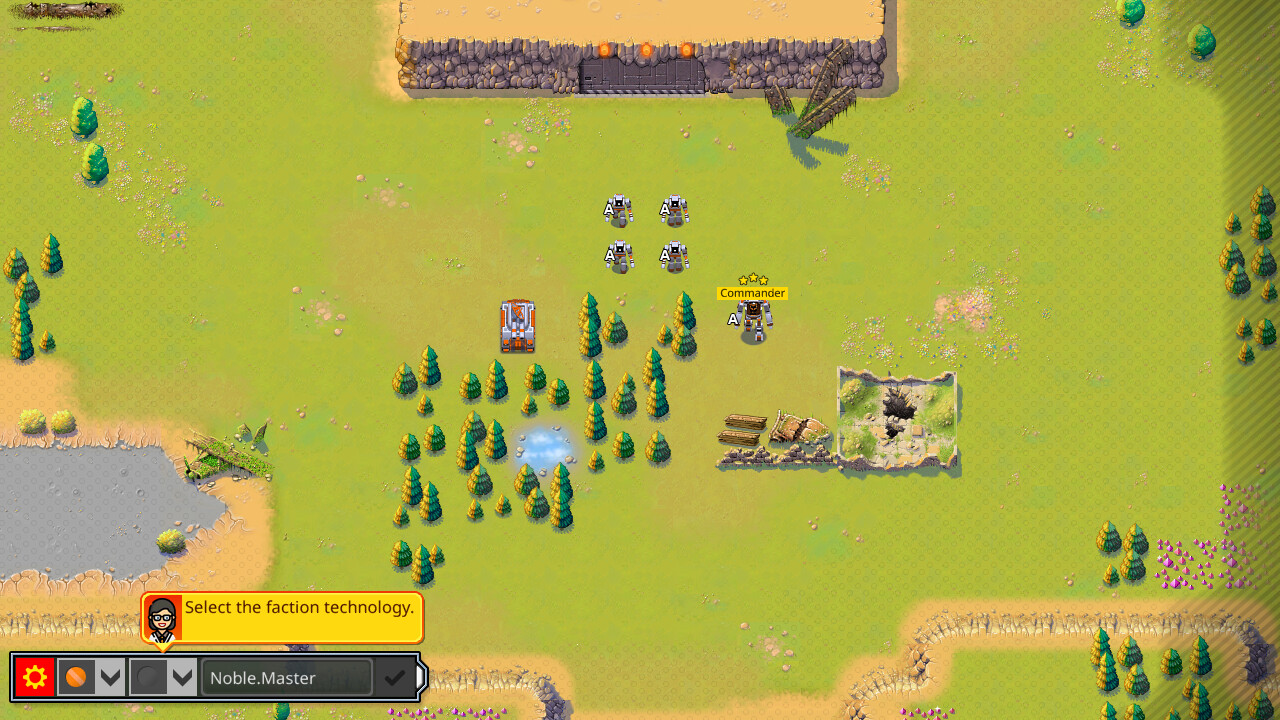Open the red settings gear menu
Viewport: 1280px width, 720px height.
click(x=33, y=677)
